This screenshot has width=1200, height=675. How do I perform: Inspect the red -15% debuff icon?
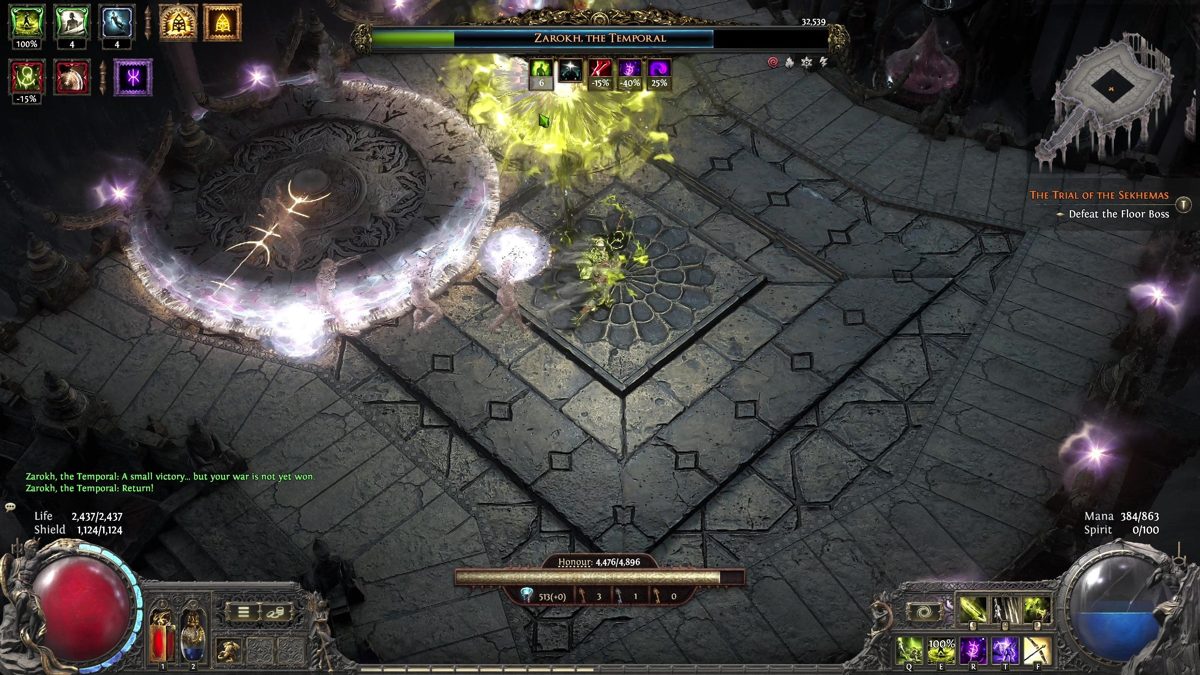[x=27, y=77]
